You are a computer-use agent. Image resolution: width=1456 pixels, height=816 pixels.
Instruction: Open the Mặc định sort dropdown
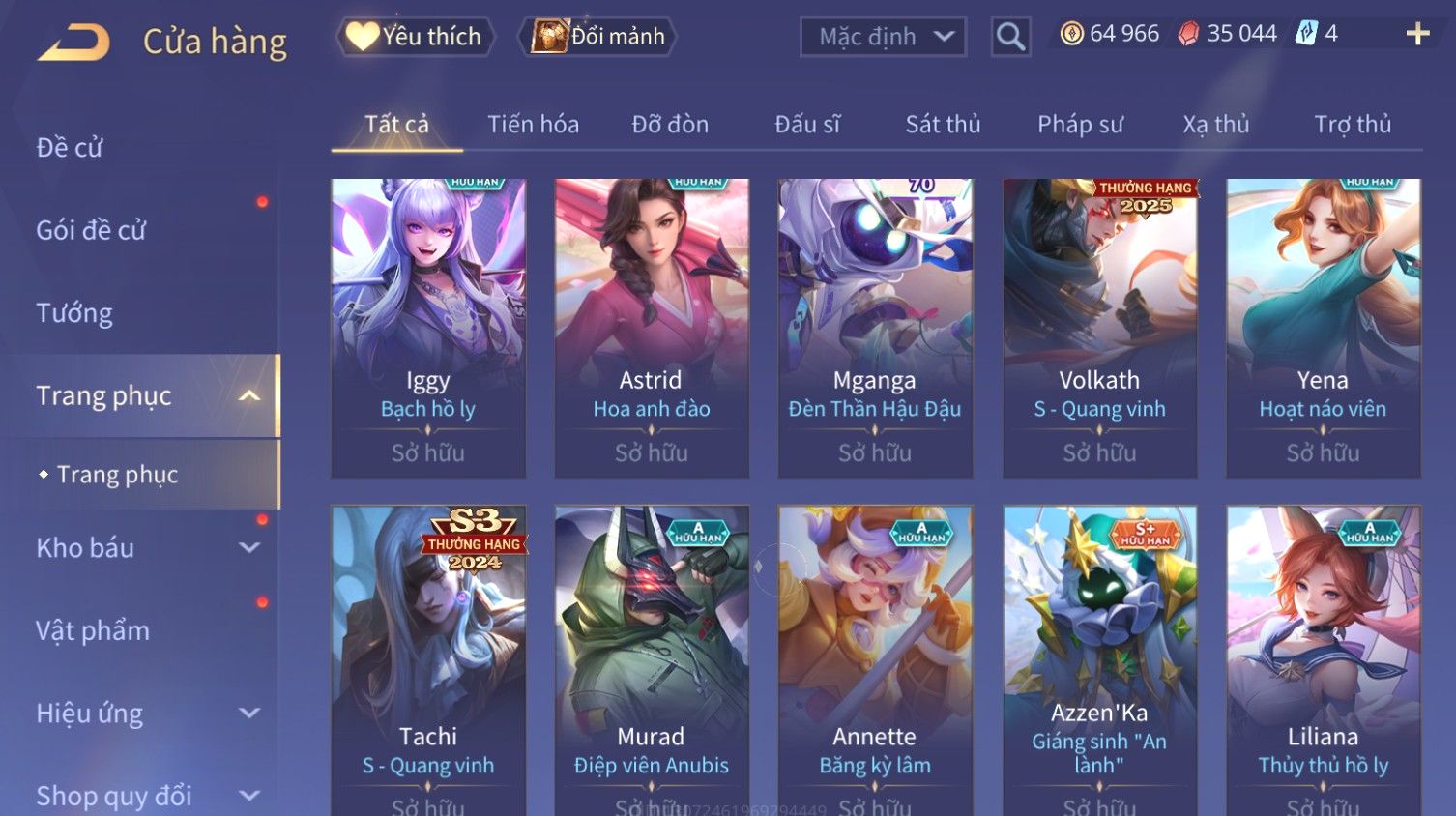click(x=883, y=37)
